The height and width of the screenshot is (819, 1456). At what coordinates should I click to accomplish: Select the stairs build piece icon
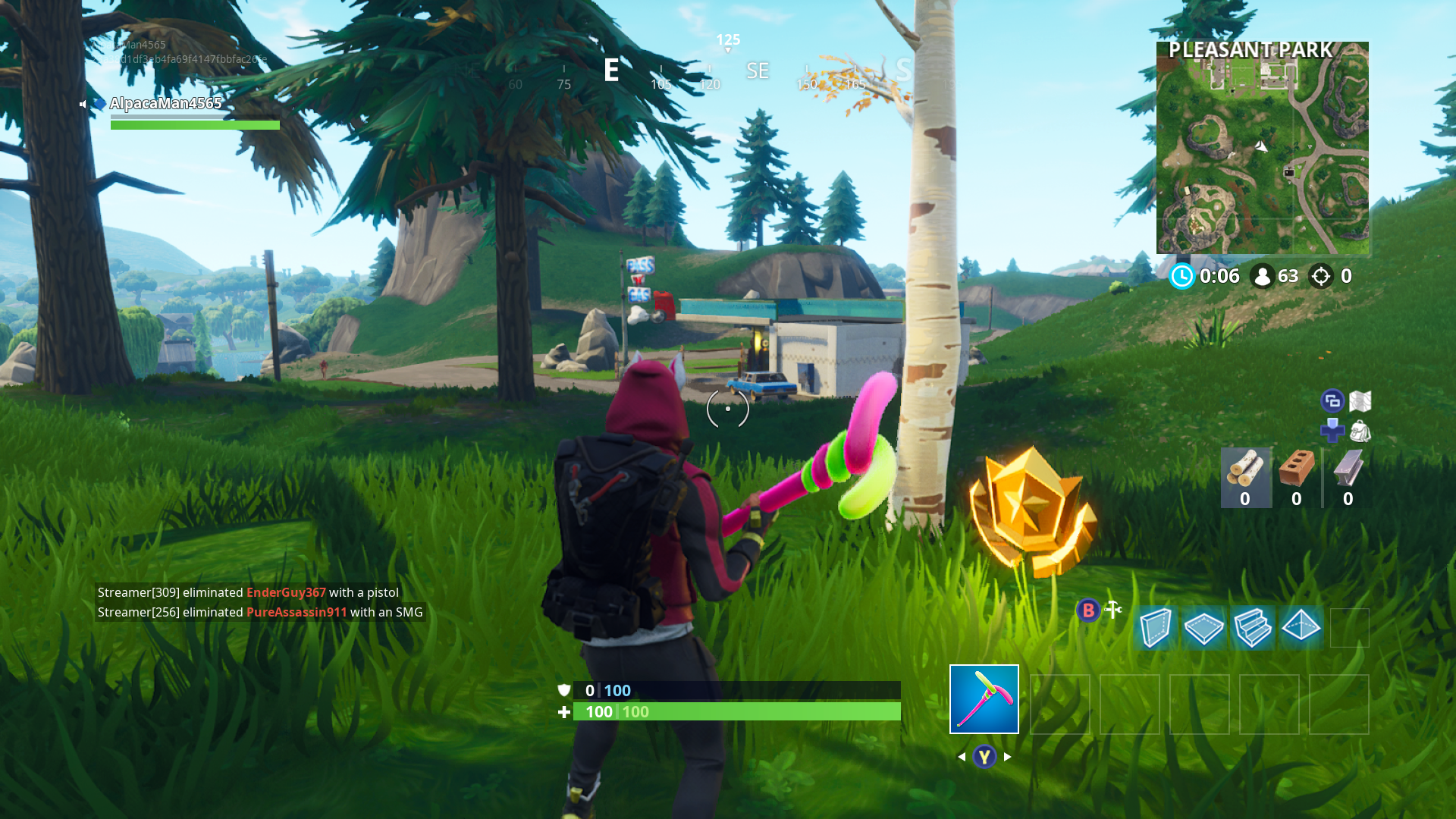point(1253,629)
